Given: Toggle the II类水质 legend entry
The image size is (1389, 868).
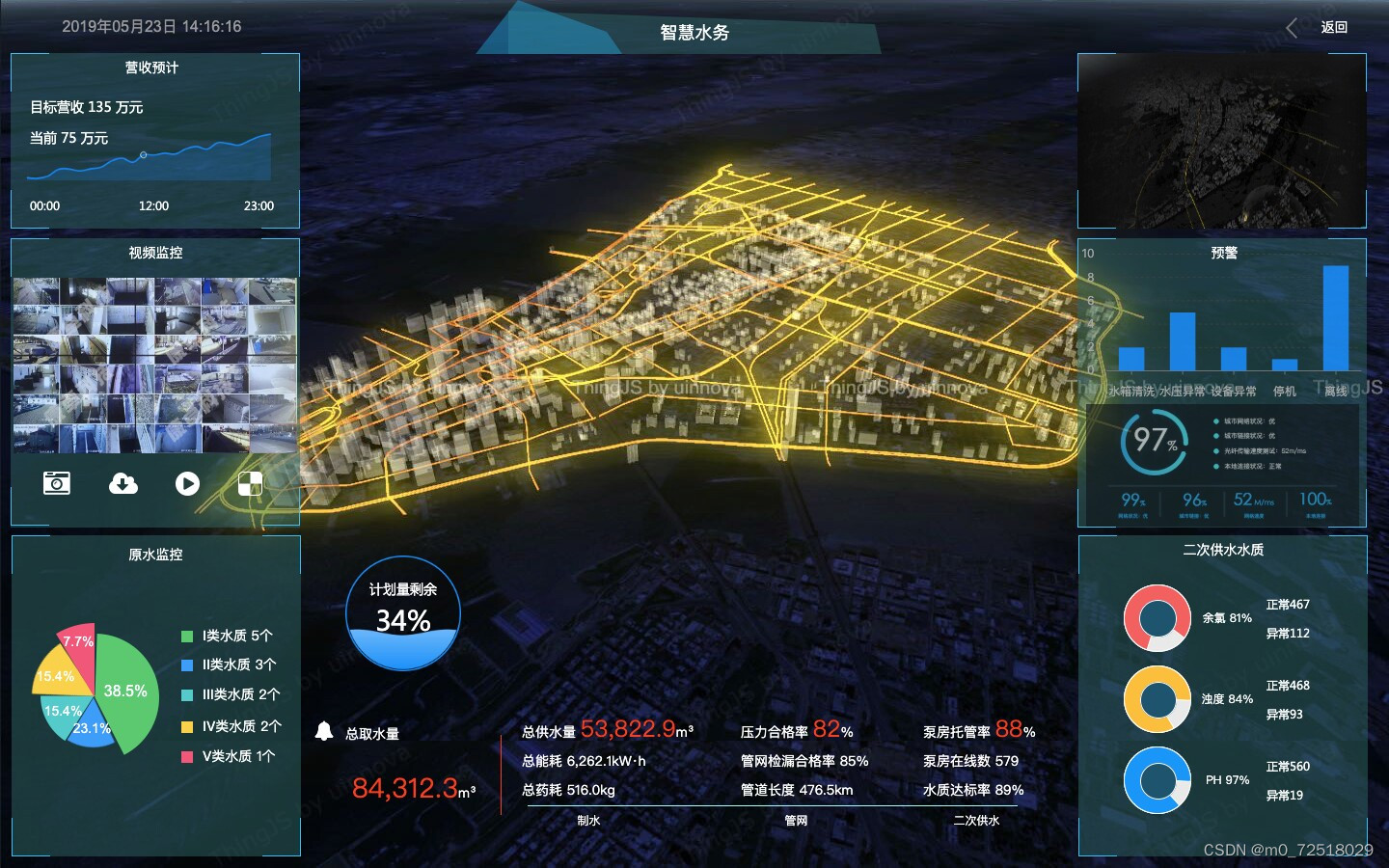Looking at the screenshot, I should pyautogui.click(x=230, y=665).
